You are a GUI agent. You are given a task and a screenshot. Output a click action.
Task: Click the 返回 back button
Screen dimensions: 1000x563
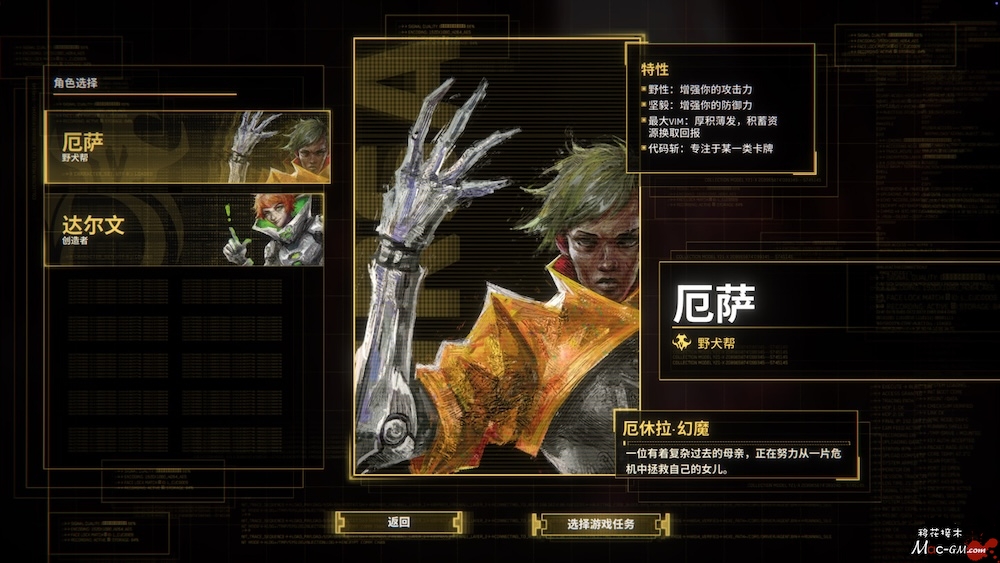[399, 522]
